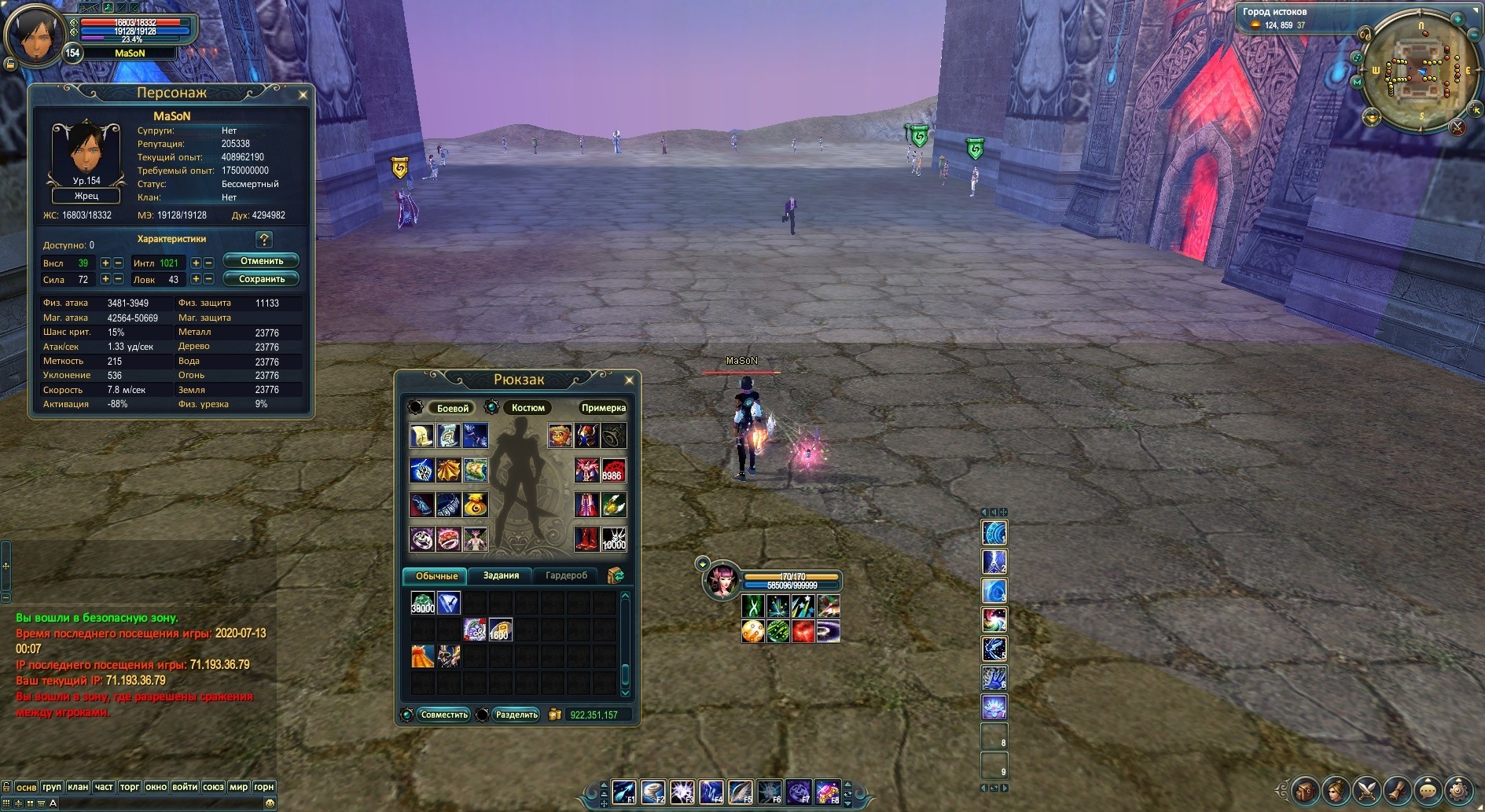Click the Разделить button

(516, 715)
